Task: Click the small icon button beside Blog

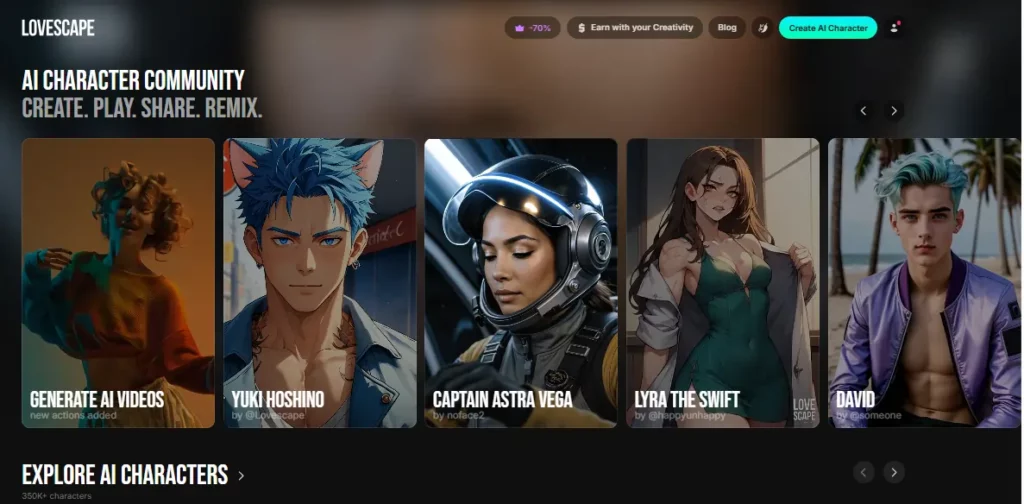Action: pyautogui.click(x=762, y=28)
